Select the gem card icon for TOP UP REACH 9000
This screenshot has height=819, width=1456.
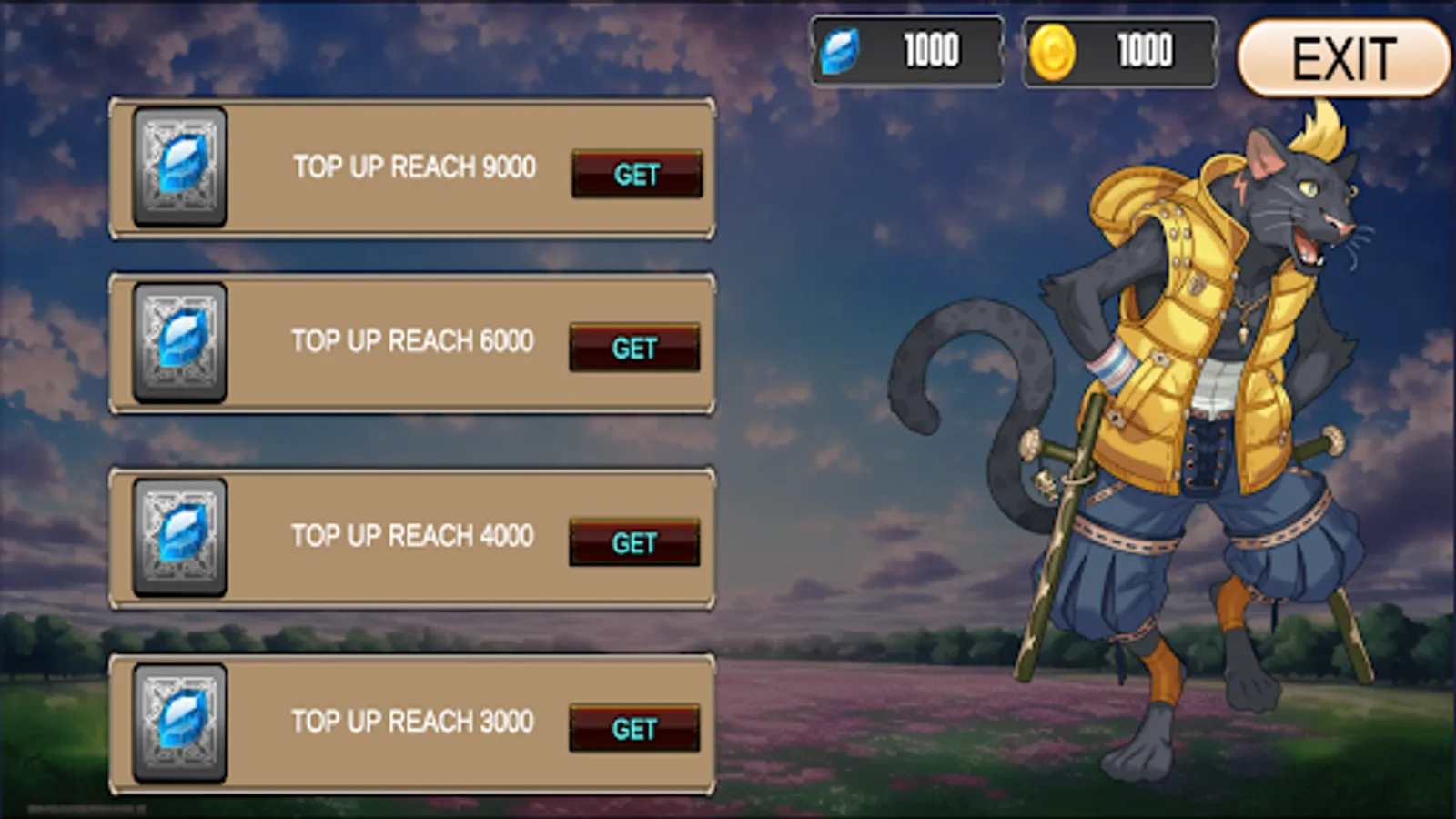[179, 167]
